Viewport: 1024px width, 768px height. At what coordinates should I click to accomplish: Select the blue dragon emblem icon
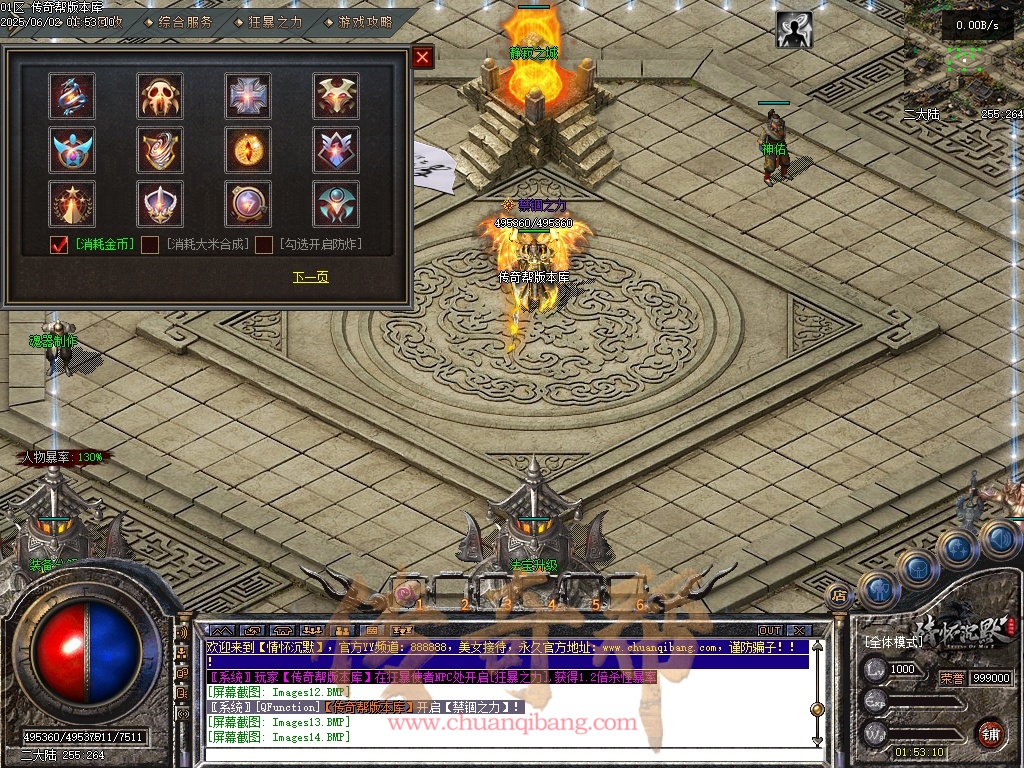coord(72,96)
